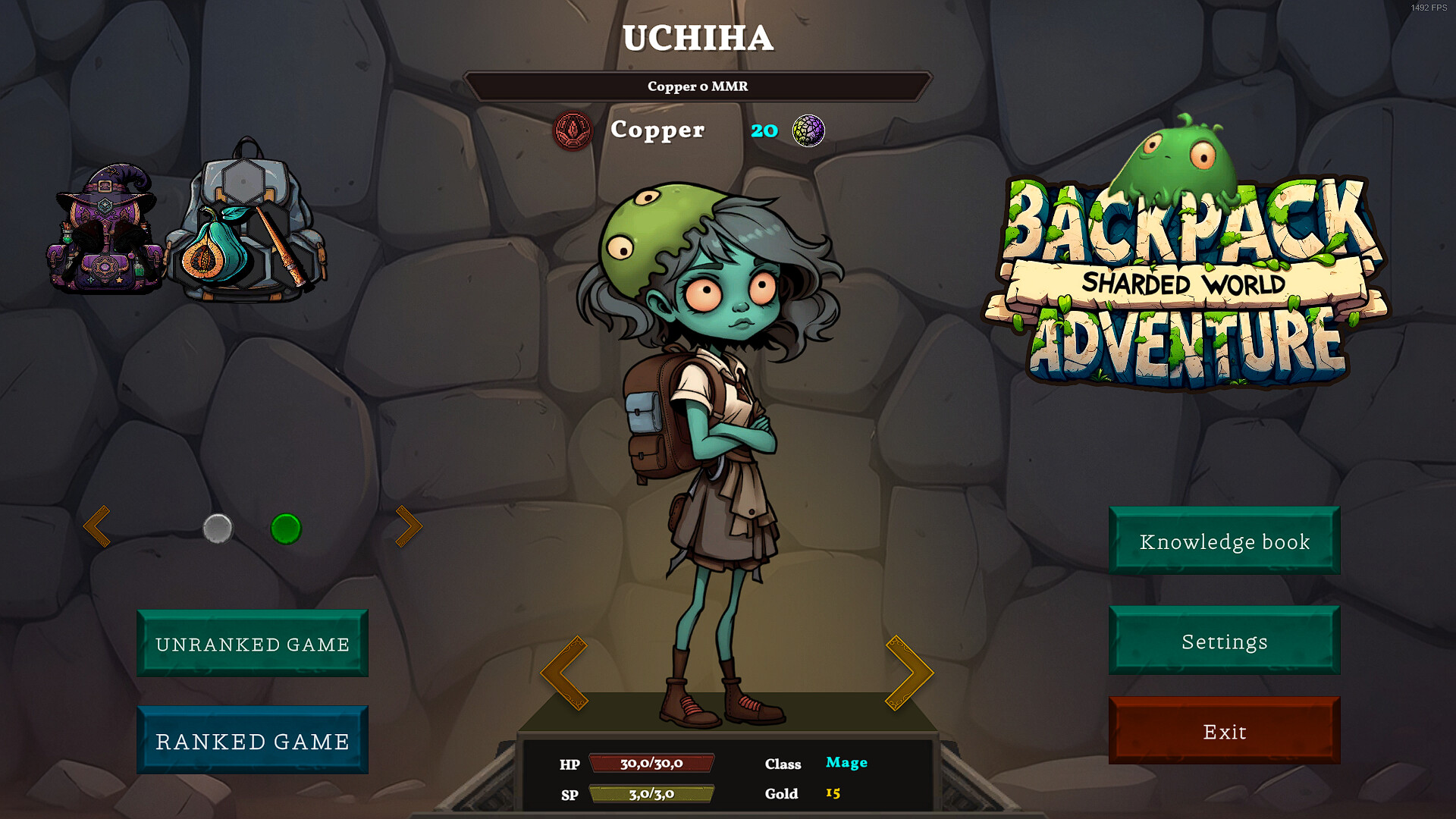Click the red emblem next to Copper rank
This screenshot has width=1456, height=819.
[x=571, y=130]
